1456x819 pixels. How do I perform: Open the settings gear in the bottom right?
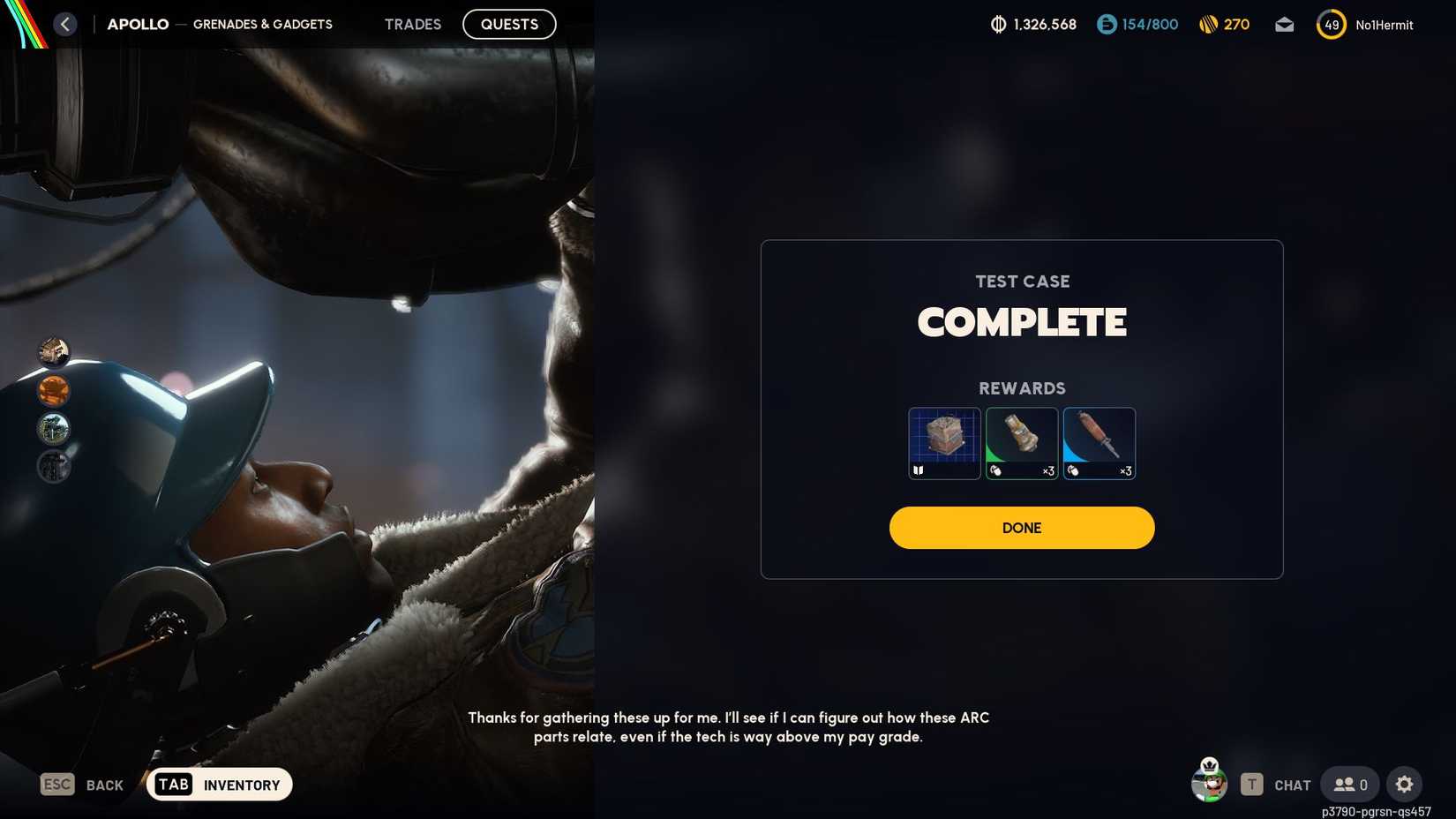pyautogui.click(x=1405, y=784)
